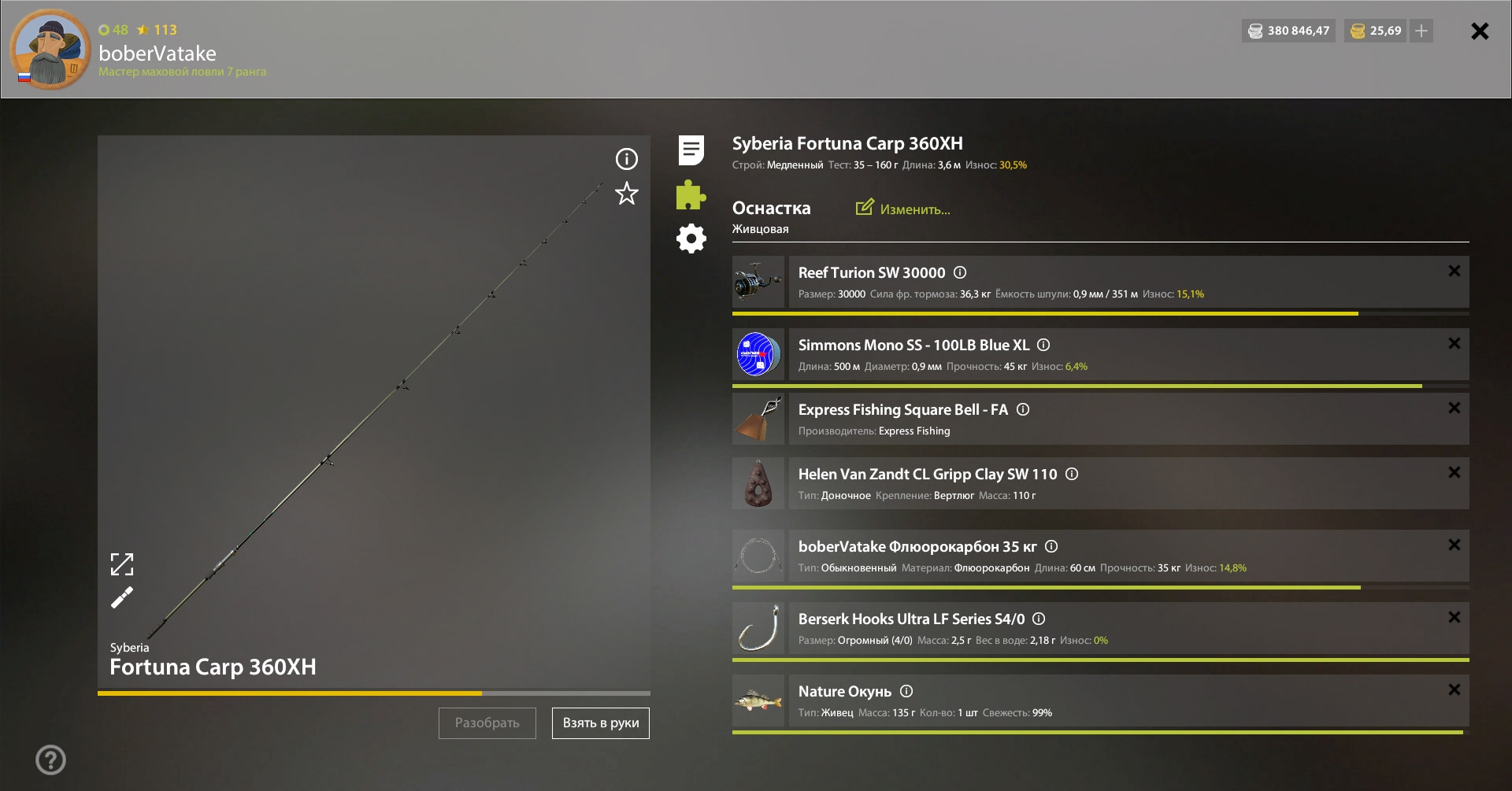Screen dimensions: 1512x791
Task: Select the Nature Окунь live bait thumbnail
Action: 758,700
